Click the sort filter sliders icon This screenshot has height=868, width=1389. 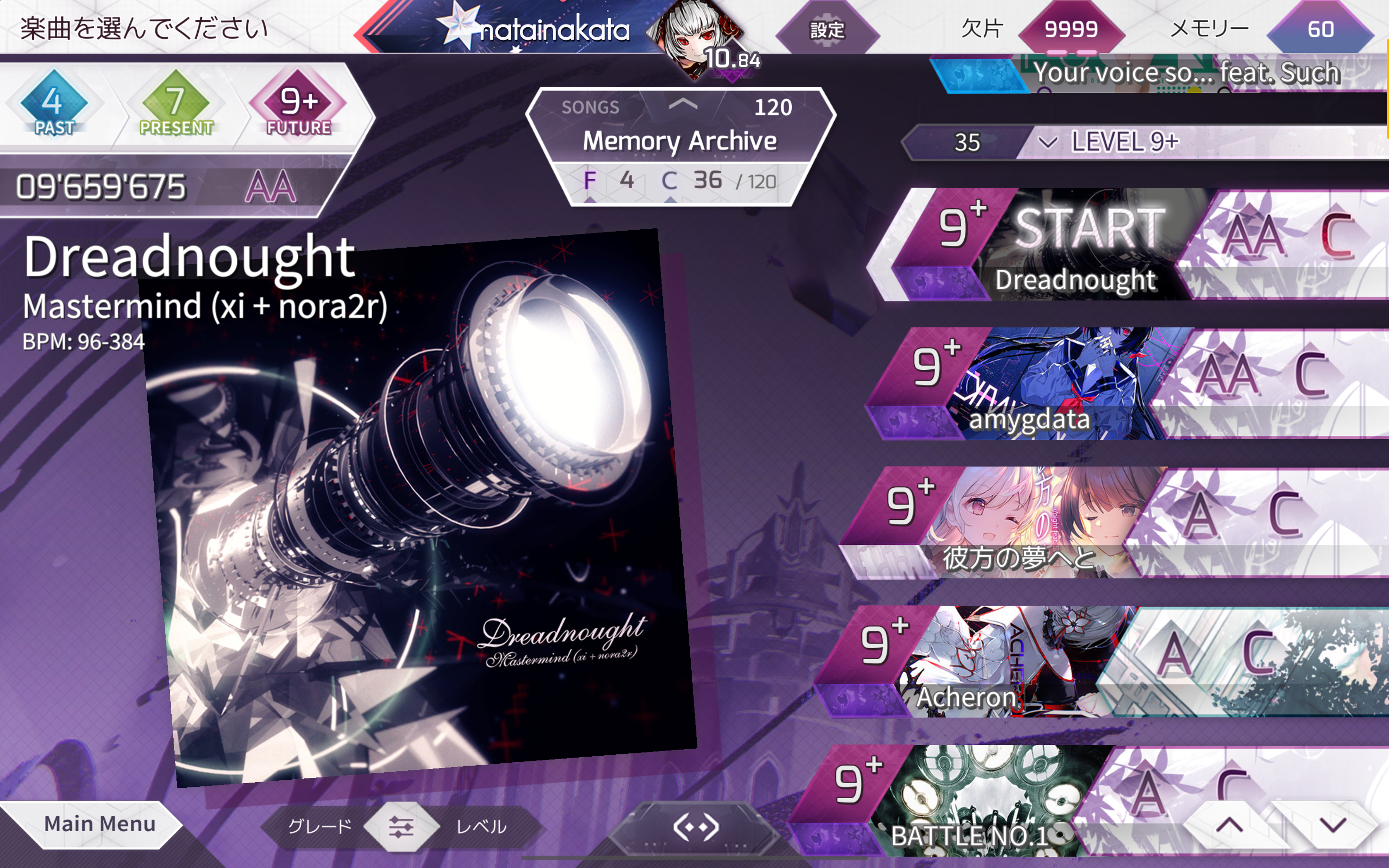[x=401, y=826]
